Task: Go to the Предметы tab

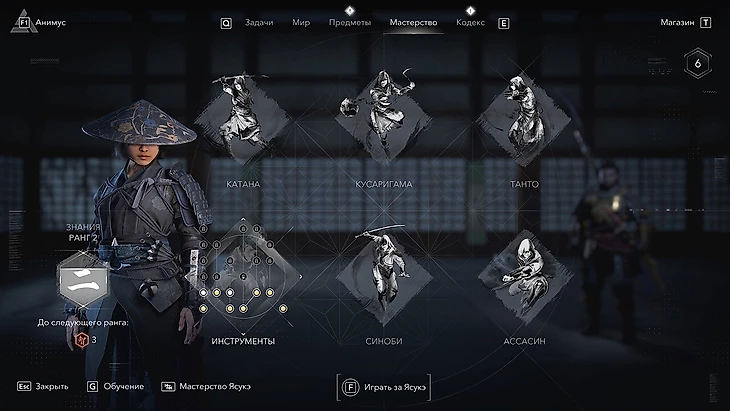Action: click(349, 22)
